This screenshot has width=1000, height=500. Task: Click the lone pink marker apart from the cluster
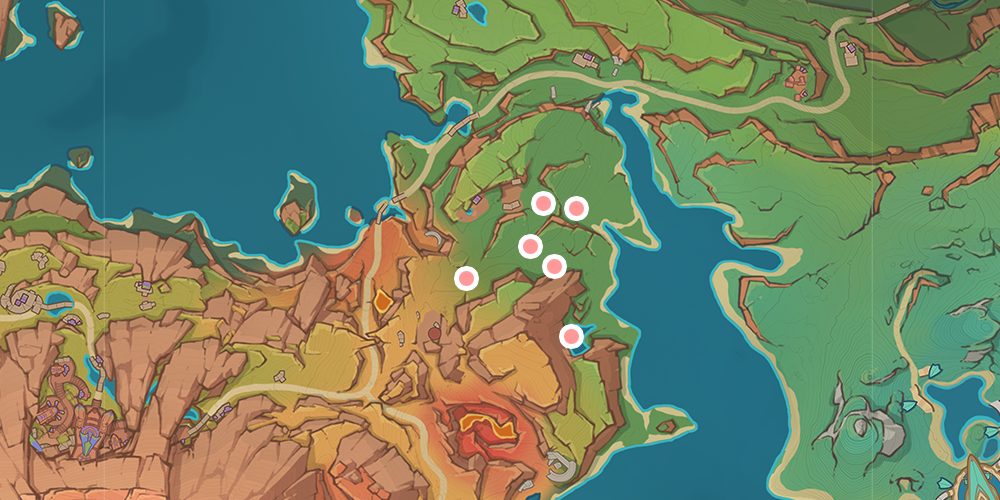coord(466,278)
